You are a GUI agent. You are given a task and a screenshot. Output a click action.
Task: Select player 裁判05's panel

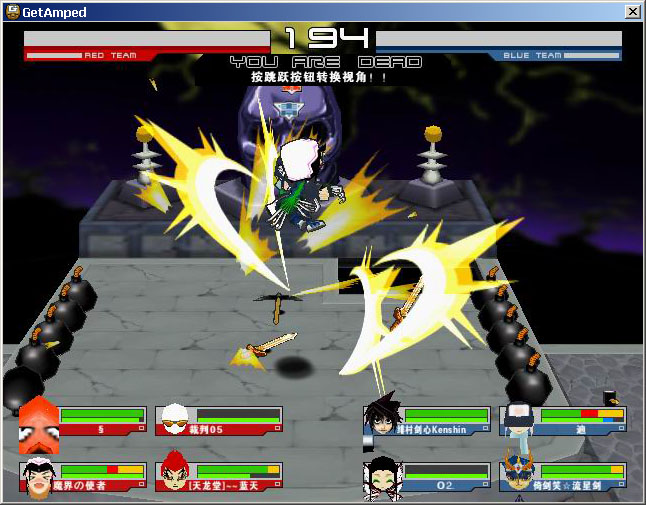(x=219, y=421)
